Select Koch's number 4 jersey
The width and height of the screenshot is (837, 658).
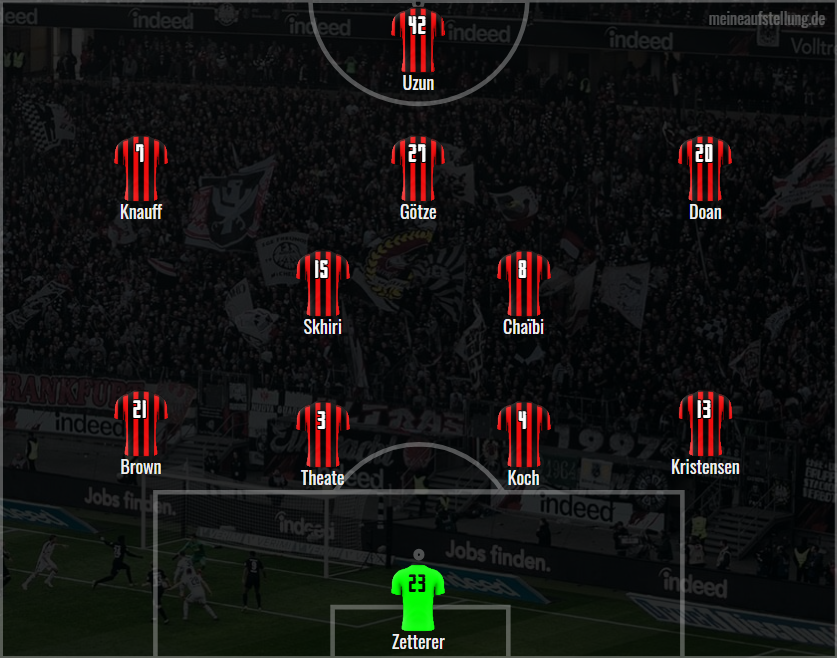(523, 433)
